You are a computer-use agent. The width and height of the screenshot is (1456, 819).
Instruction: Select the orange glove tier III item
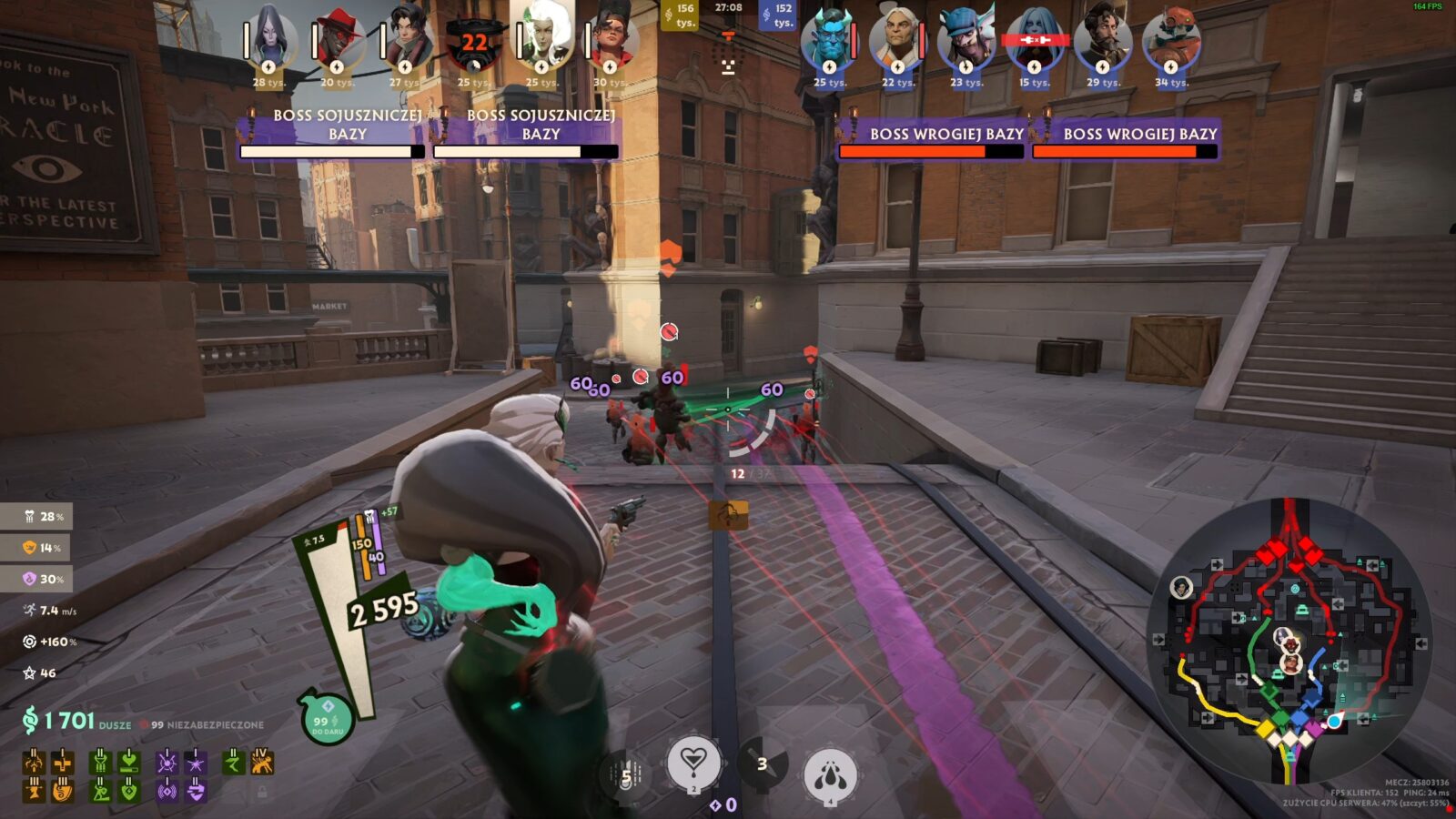[62, 792]
